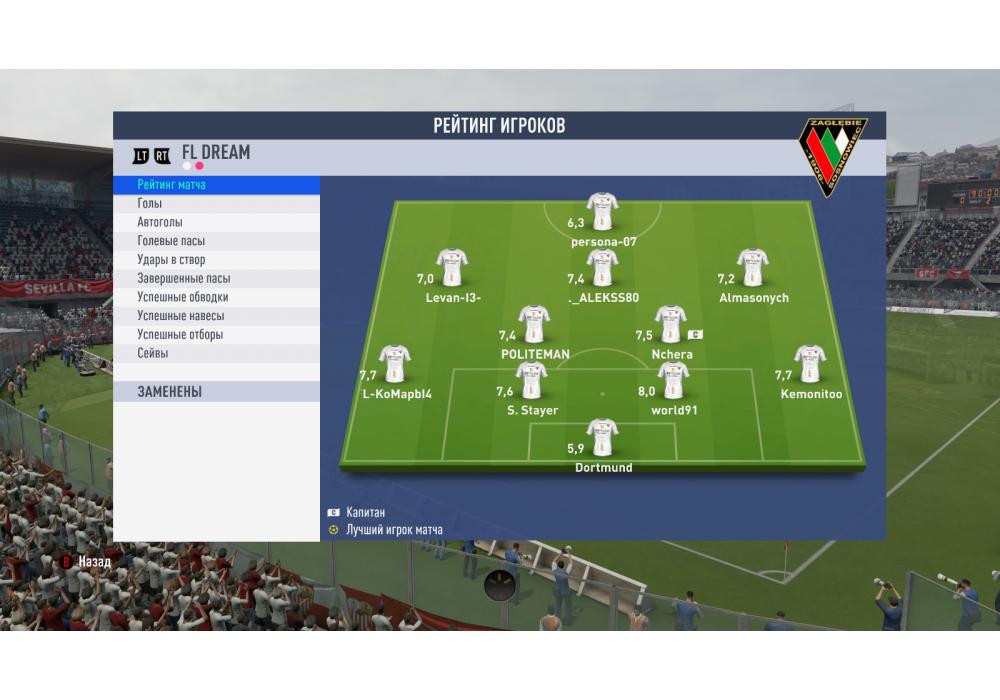The height and width of the screenshot is (700, 1000).
Task: Choose captain Nchera's shirt
Action: [x=670, y=324]
